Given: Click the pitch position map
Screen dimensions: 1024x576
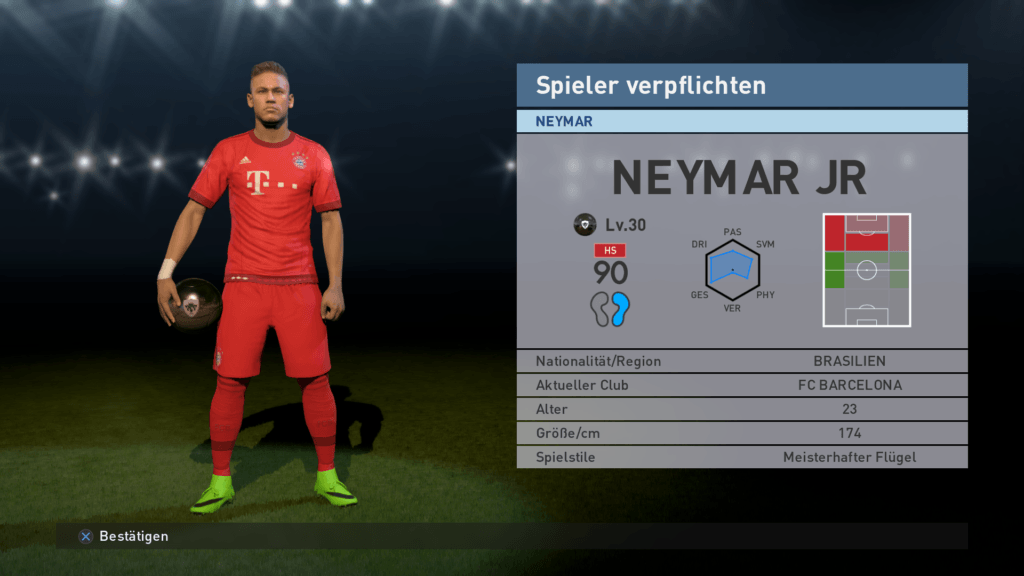Looking at the screenshot, I should 866,269.
